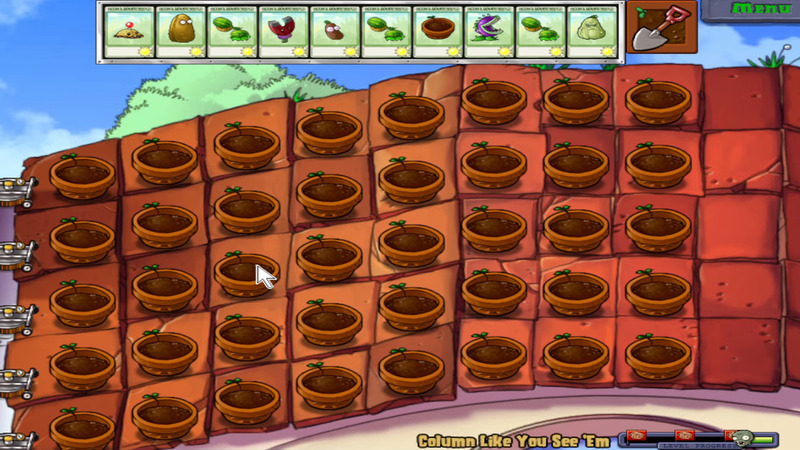800x450 pixels.
Task: Pick the Flower Pot seed packet
Action: pyautogui.click(x=436, y=32)
